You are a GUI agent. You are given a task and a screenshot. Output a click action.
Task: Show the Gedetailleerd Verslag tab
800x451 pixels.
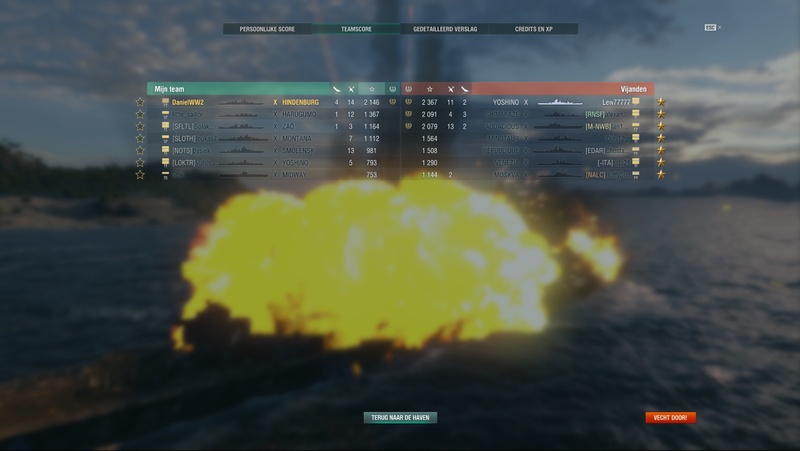(445, 29)
